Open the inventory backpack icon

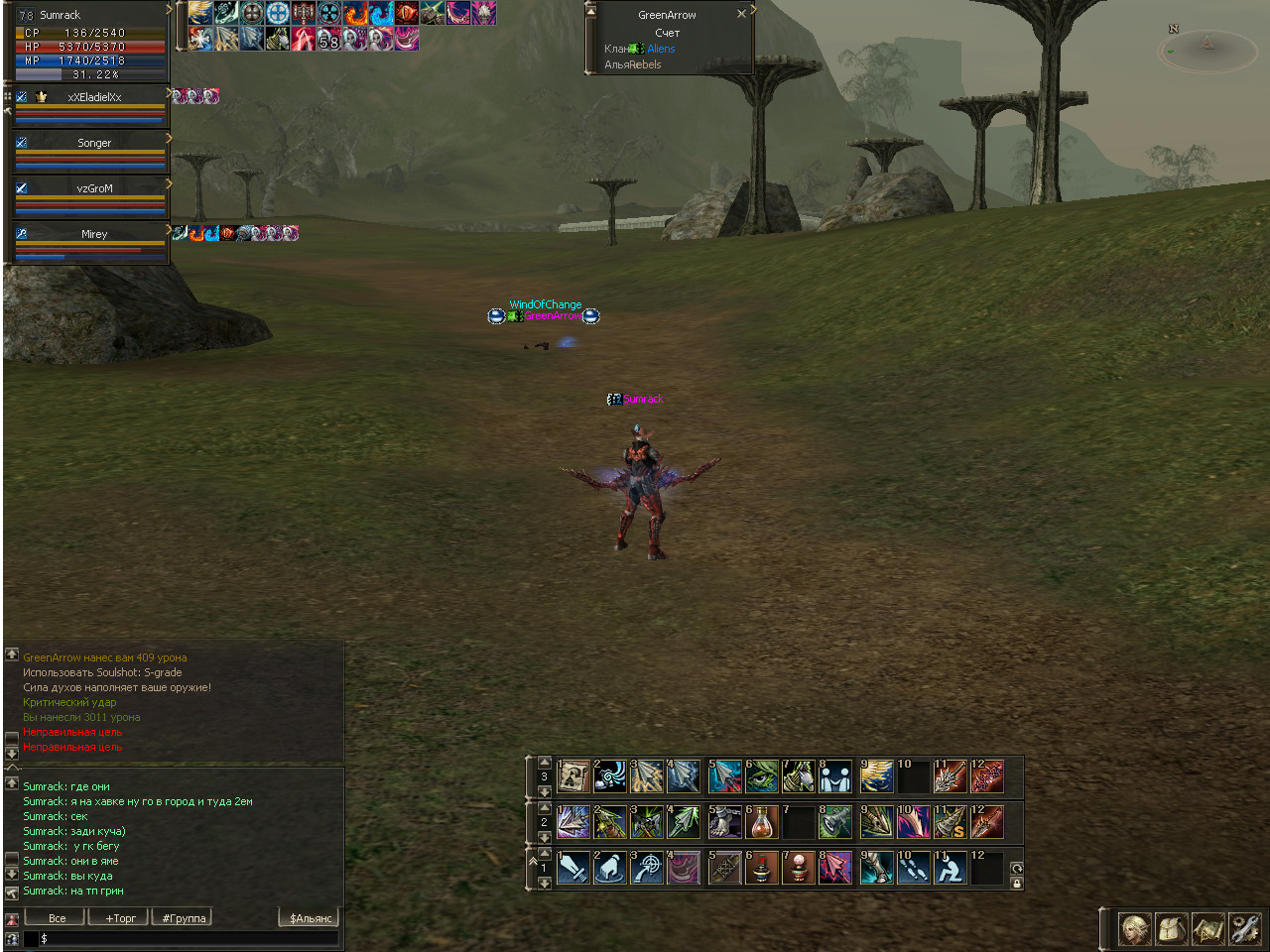click(x=1172, y=929)
